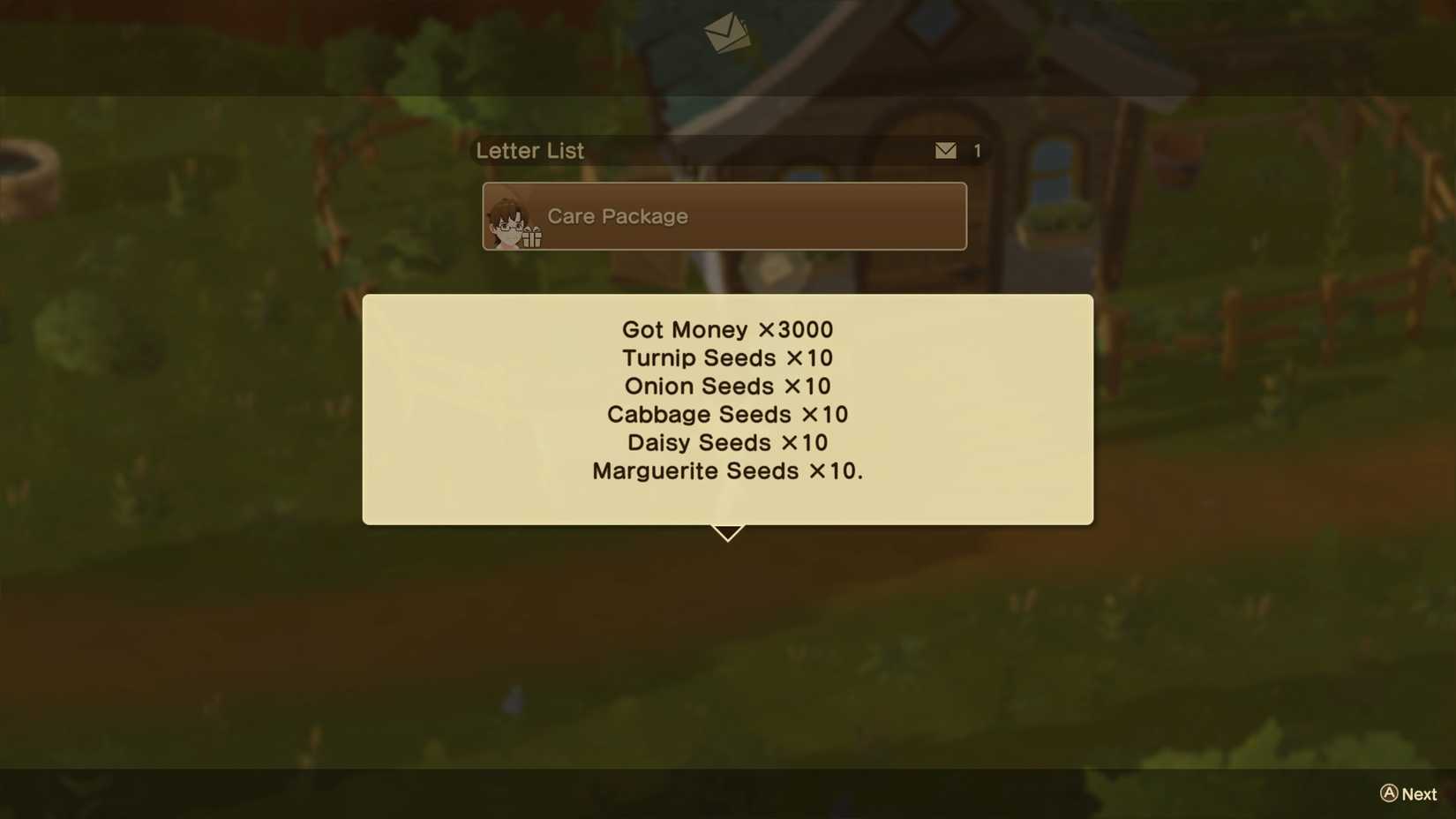Select the "Got Money ×3000" line

[727, 329]
